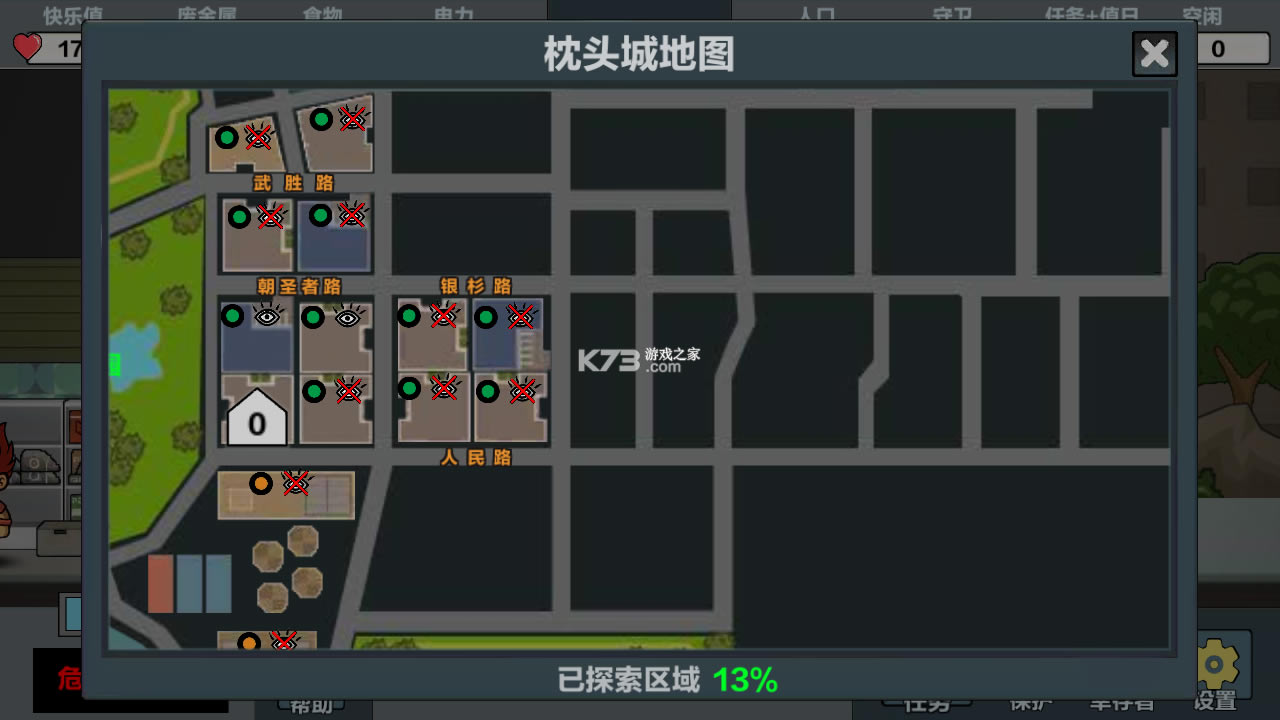Select the green marker on the blue 银杉路 corner building
1280x720 pixels.
pos(487,317)
